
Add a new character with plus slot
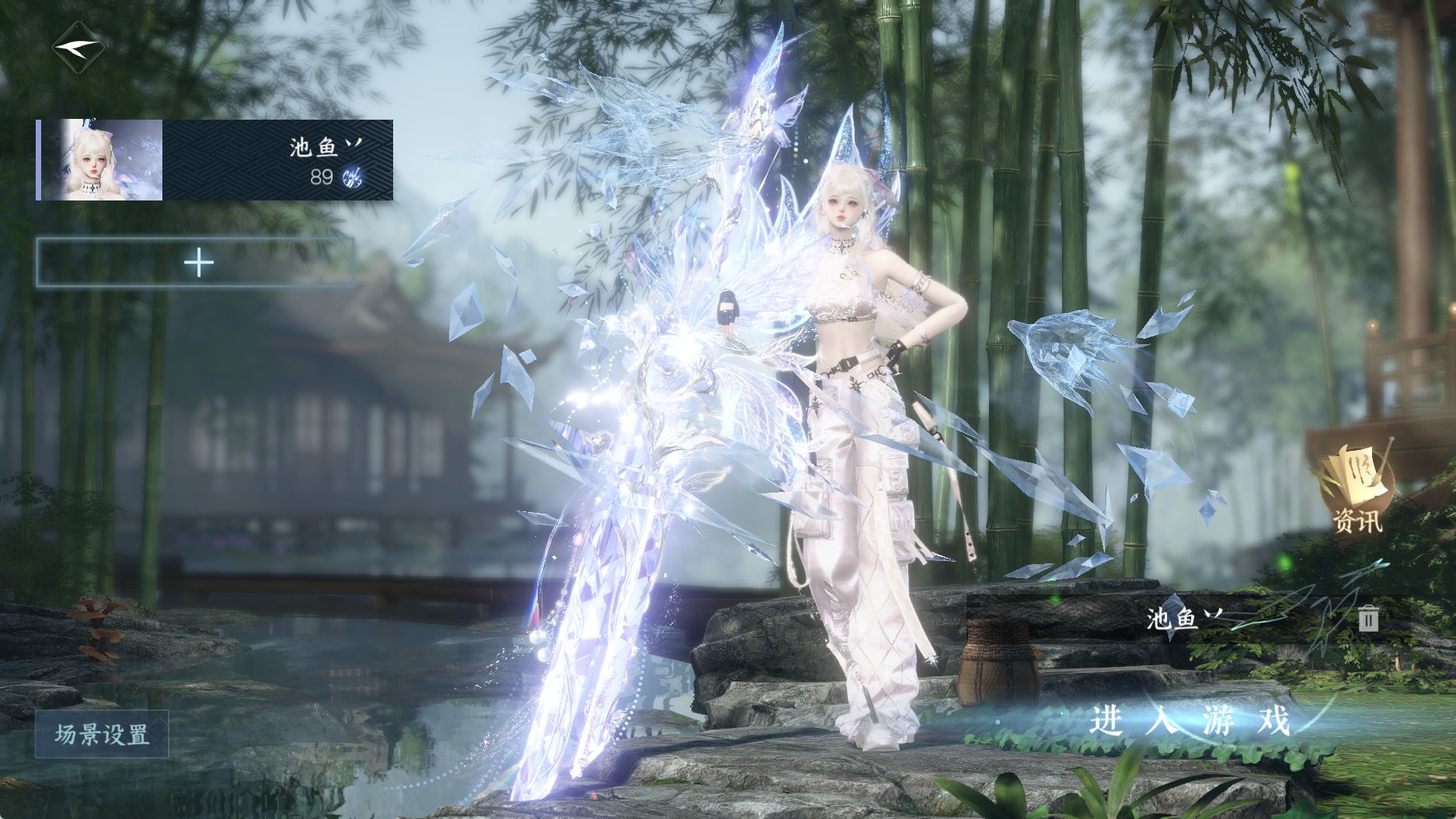coord(195,263)
